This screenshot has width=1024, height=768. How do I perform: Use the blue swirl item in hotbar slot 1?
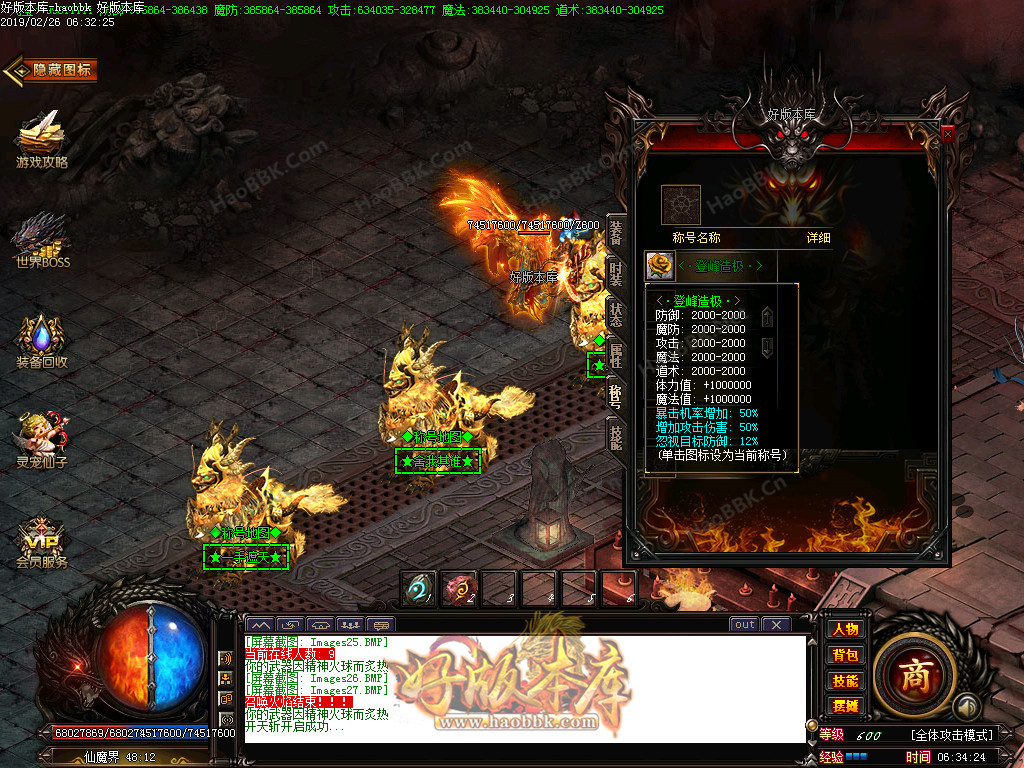[417, 588]
